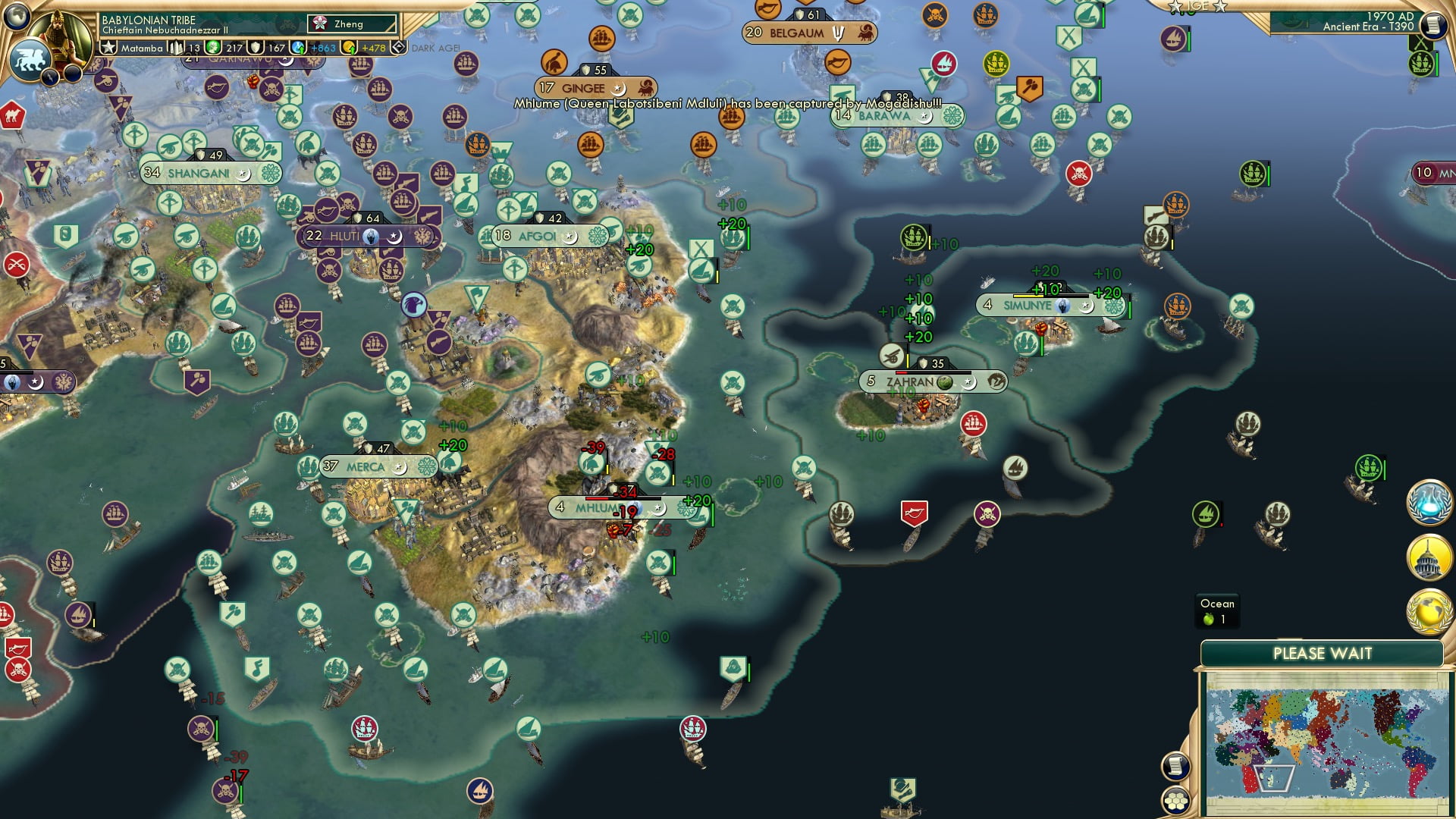Click the PLEASE WAIT panel header
The height and width of the screenshot is (819, 1456).
1323,651
